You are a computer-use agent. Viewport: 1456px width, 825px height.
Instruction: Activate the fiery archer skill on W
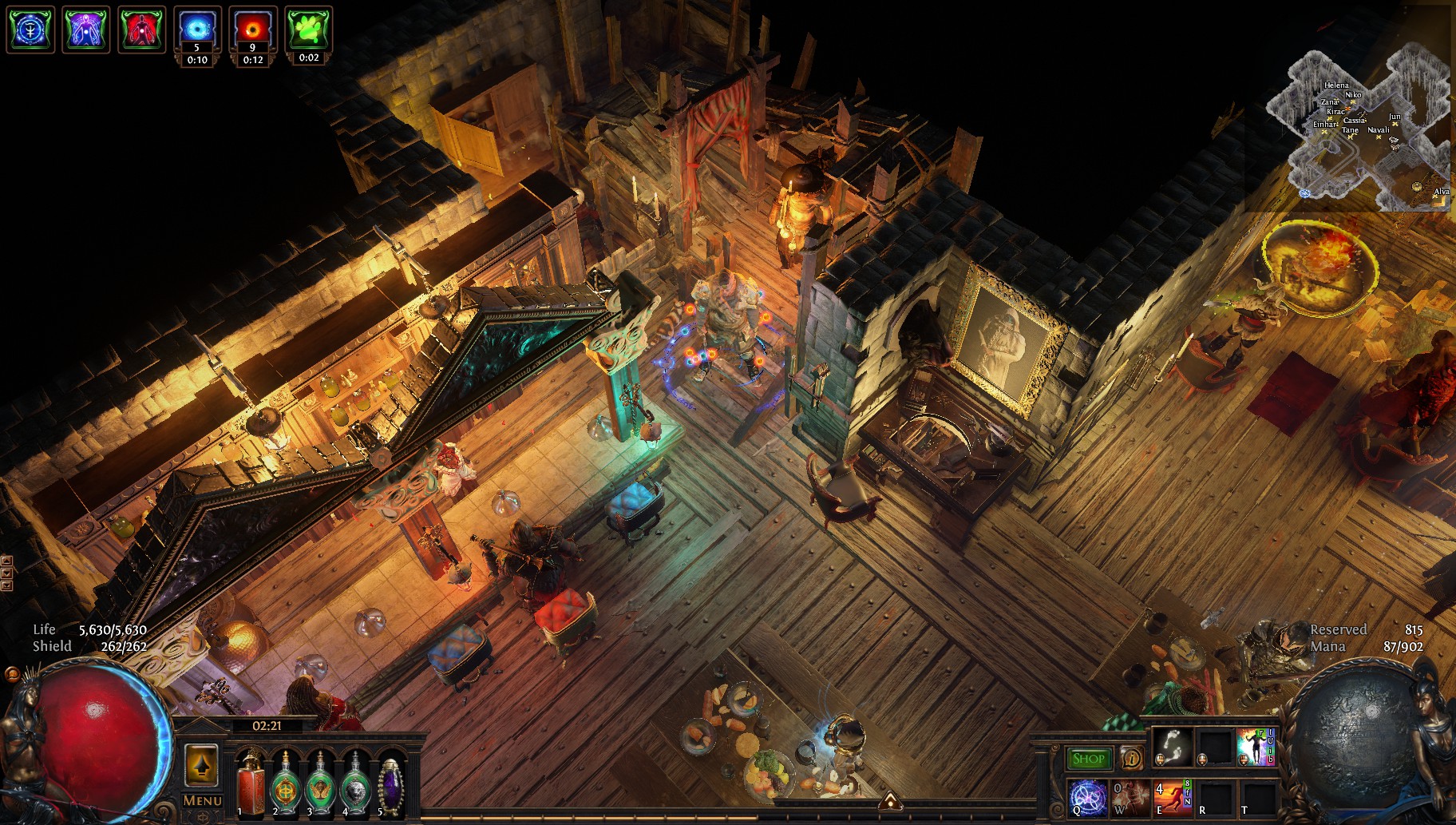pos(1130,798)
